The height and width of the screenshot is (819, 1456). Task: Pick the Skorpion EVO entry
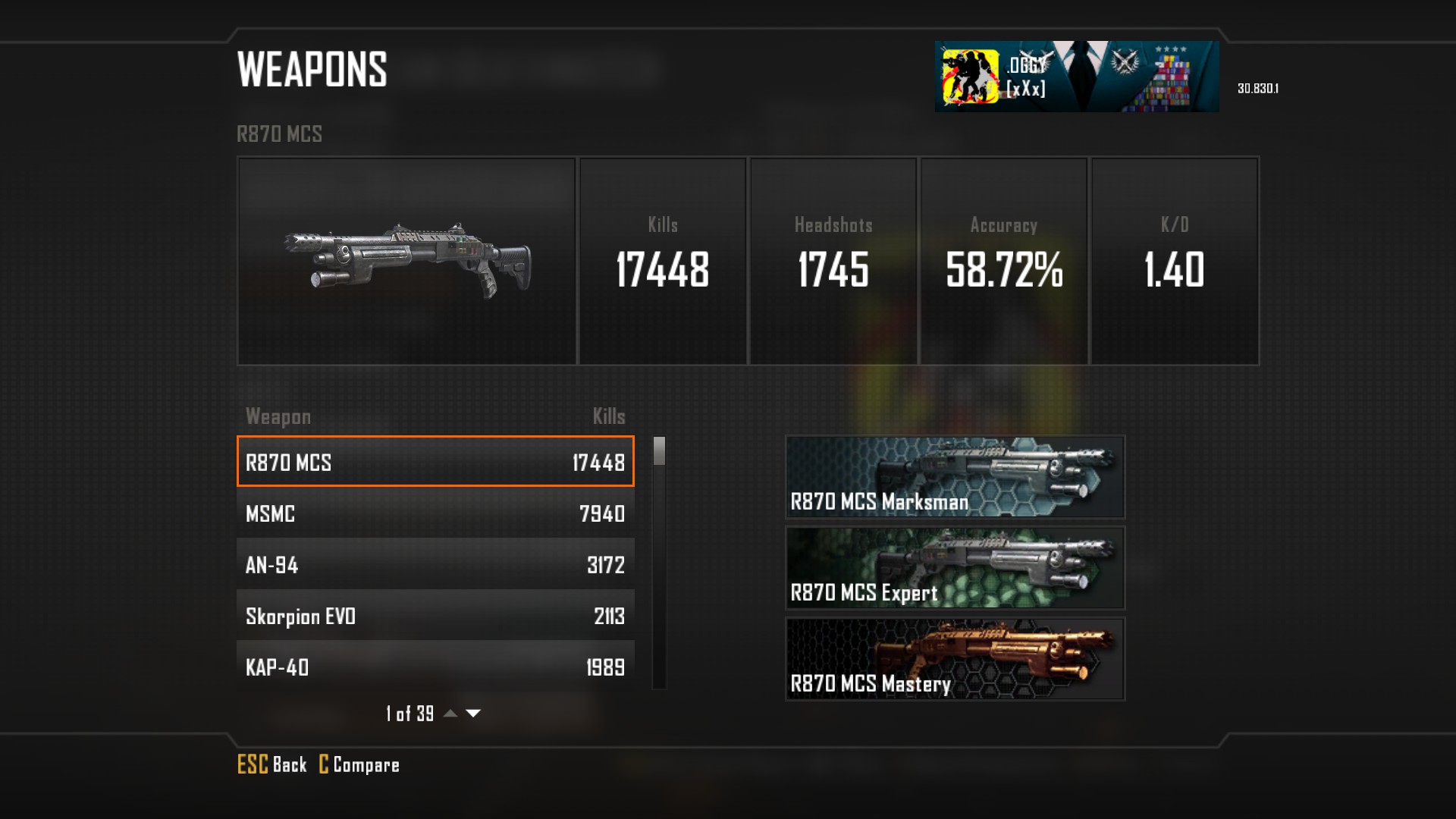tap(435, 616)
